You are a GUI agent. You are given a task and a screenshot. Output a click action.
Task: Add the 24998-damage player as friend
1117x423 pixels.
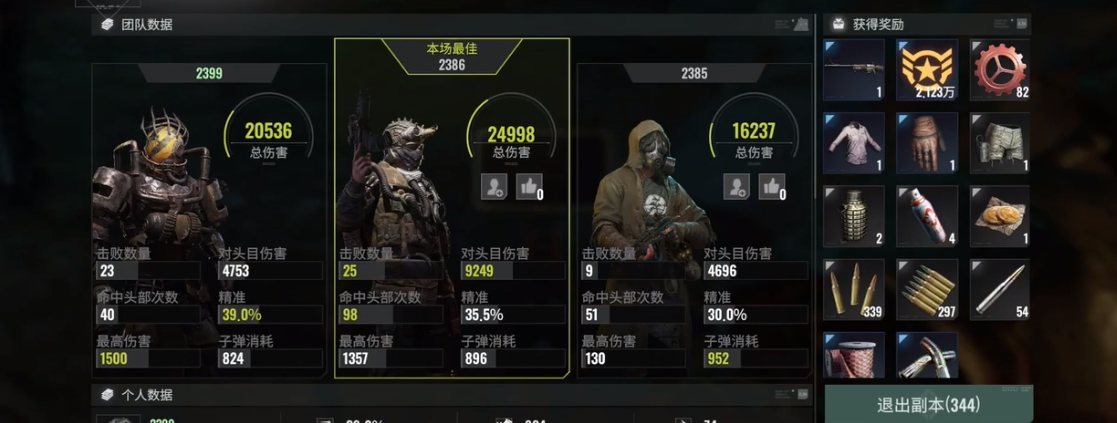pyautogui.click(x=494, y=186)
